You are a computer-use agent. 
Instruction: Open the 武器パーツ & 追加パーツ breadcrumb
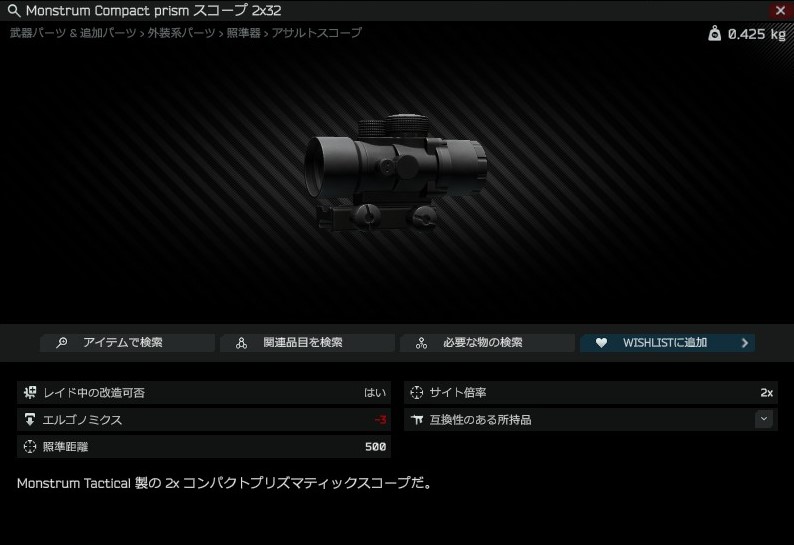coord(72,33)
